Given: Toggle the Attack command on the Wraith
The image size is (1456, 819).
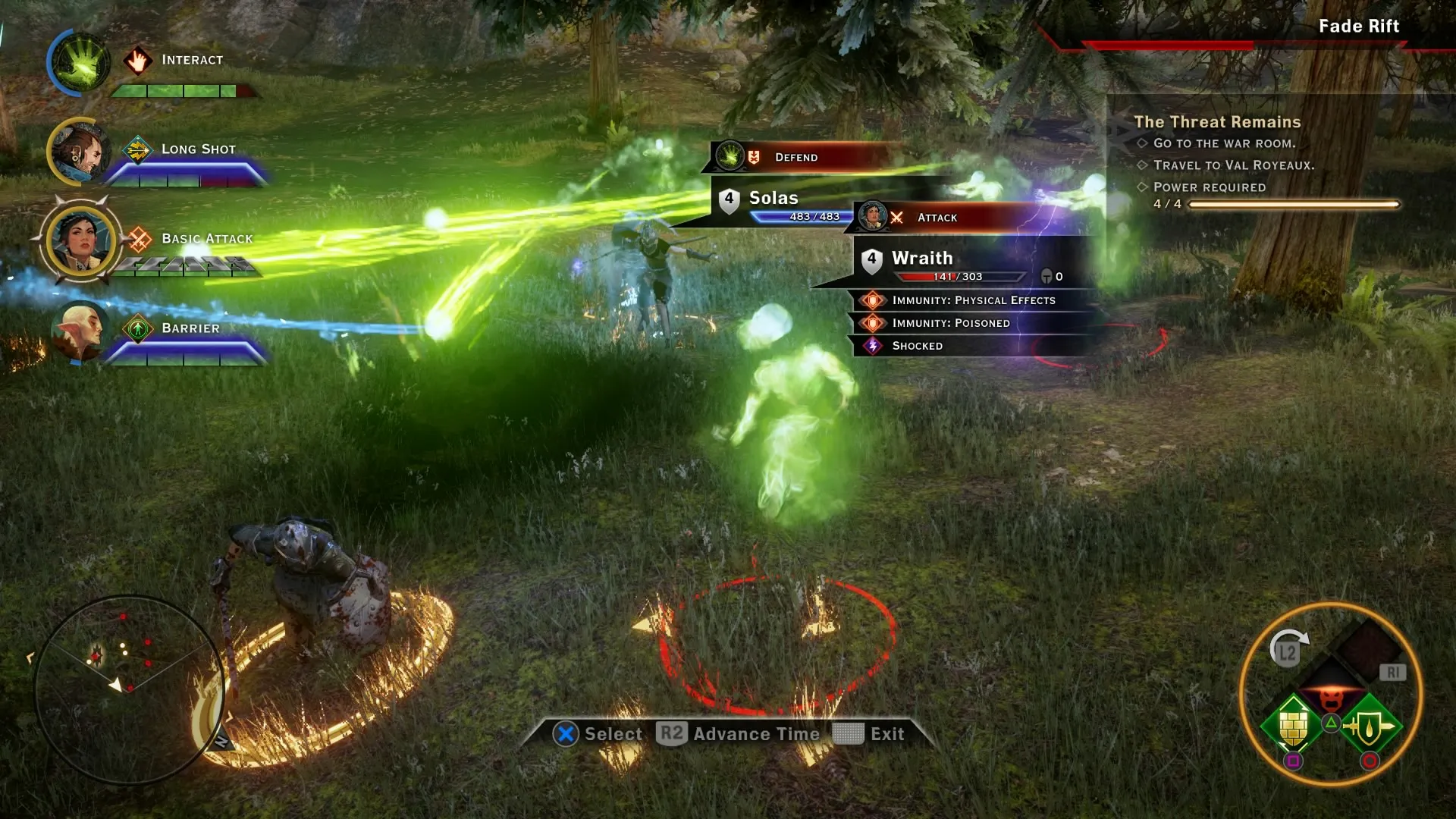Looking at the screenshot, I should (x=937, y=218).
